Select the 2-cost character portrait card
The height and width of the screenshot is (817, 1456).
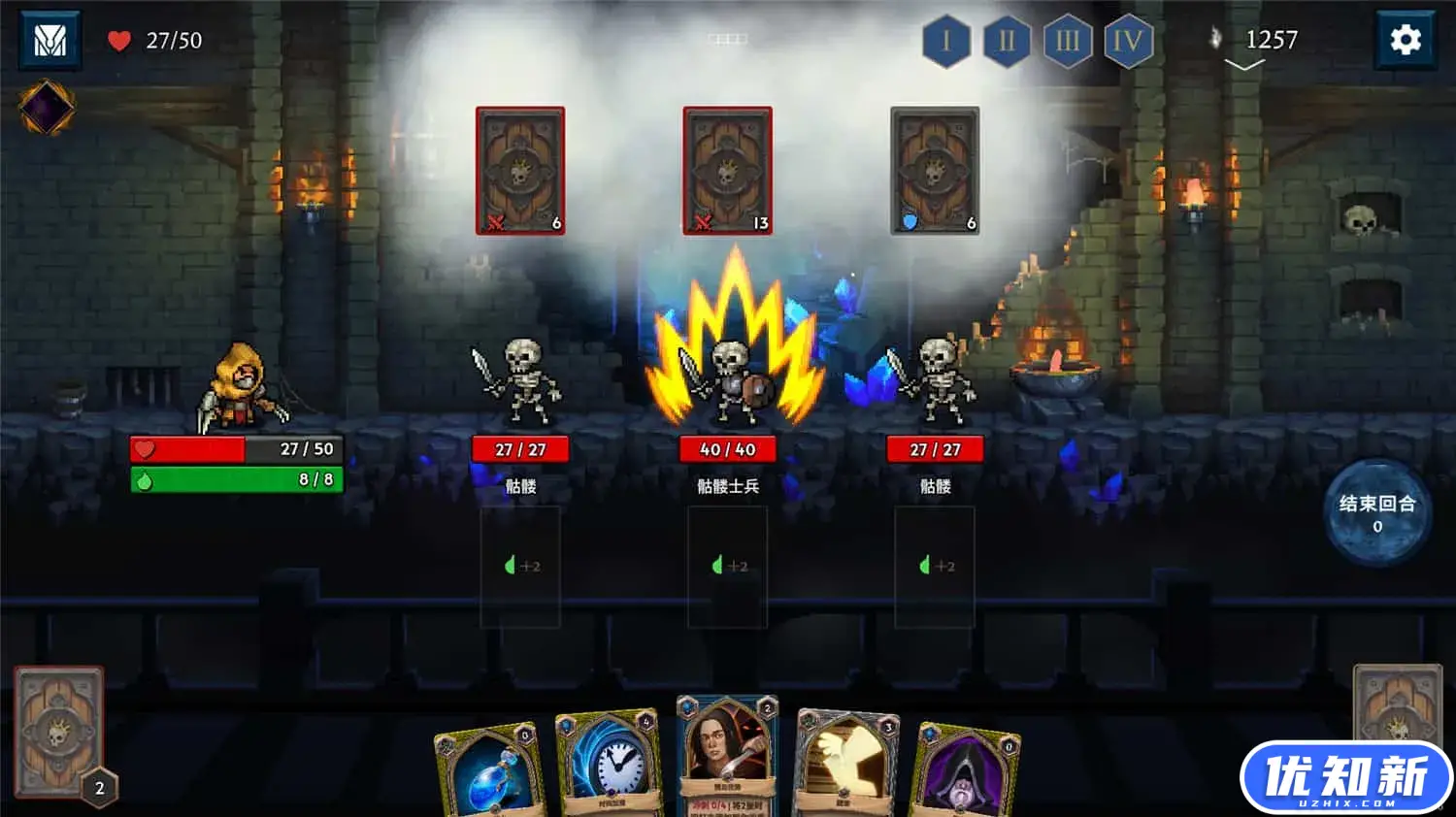coord(728,757)
